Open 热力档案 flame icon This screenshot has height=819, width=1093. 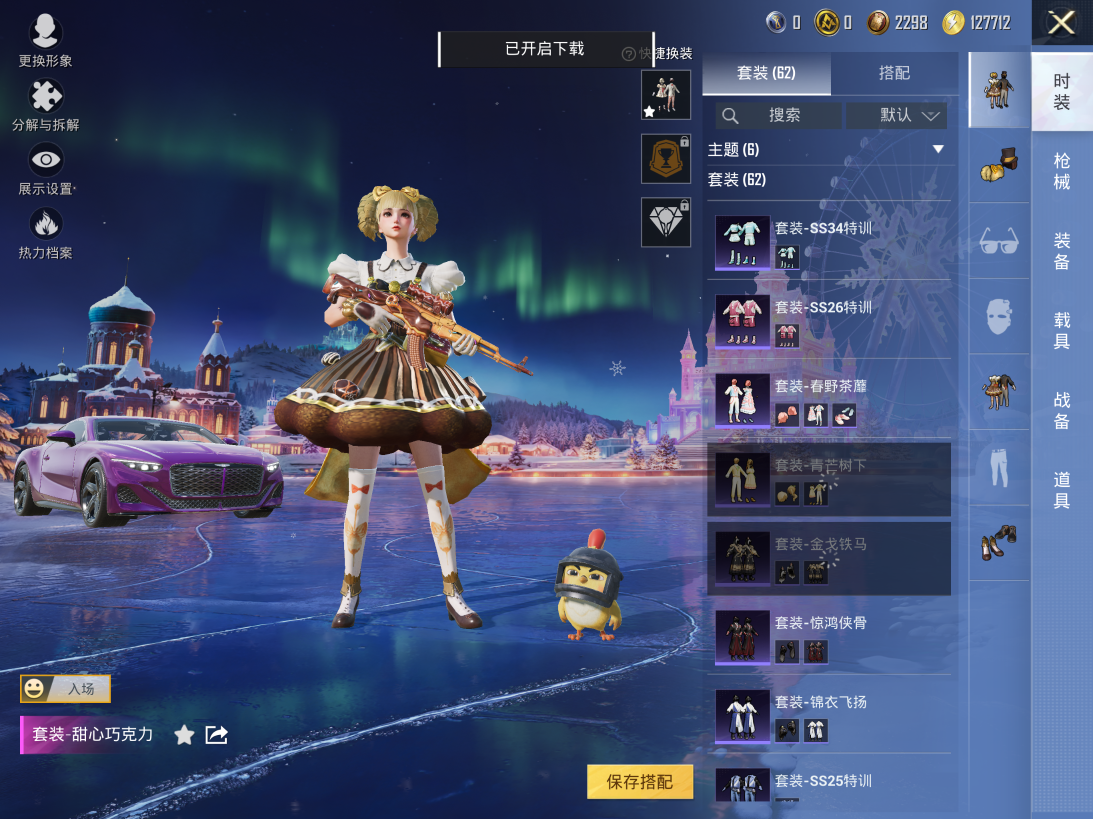coord(45,232)
